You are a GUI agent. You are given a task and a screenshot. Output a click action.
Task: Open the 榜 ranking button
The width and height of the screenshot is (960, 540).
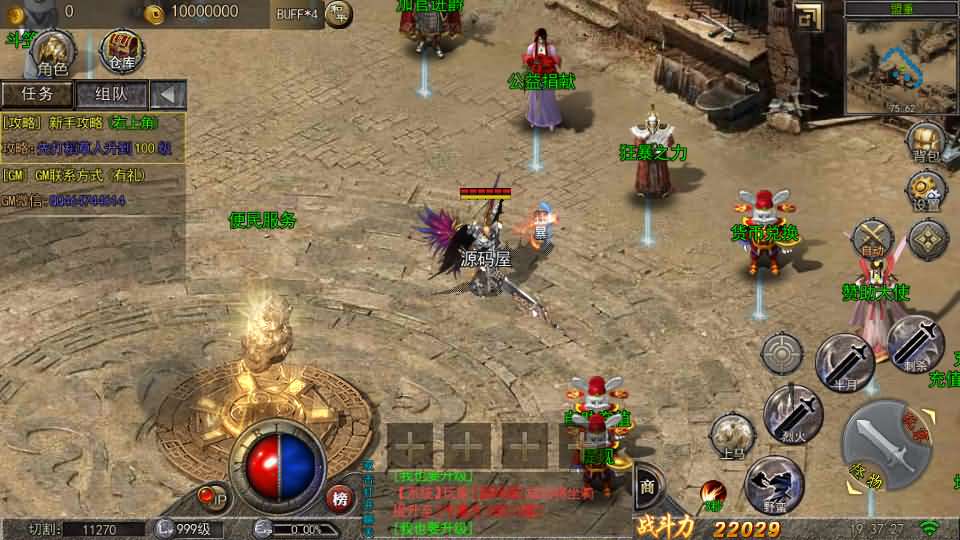point(340,498)
